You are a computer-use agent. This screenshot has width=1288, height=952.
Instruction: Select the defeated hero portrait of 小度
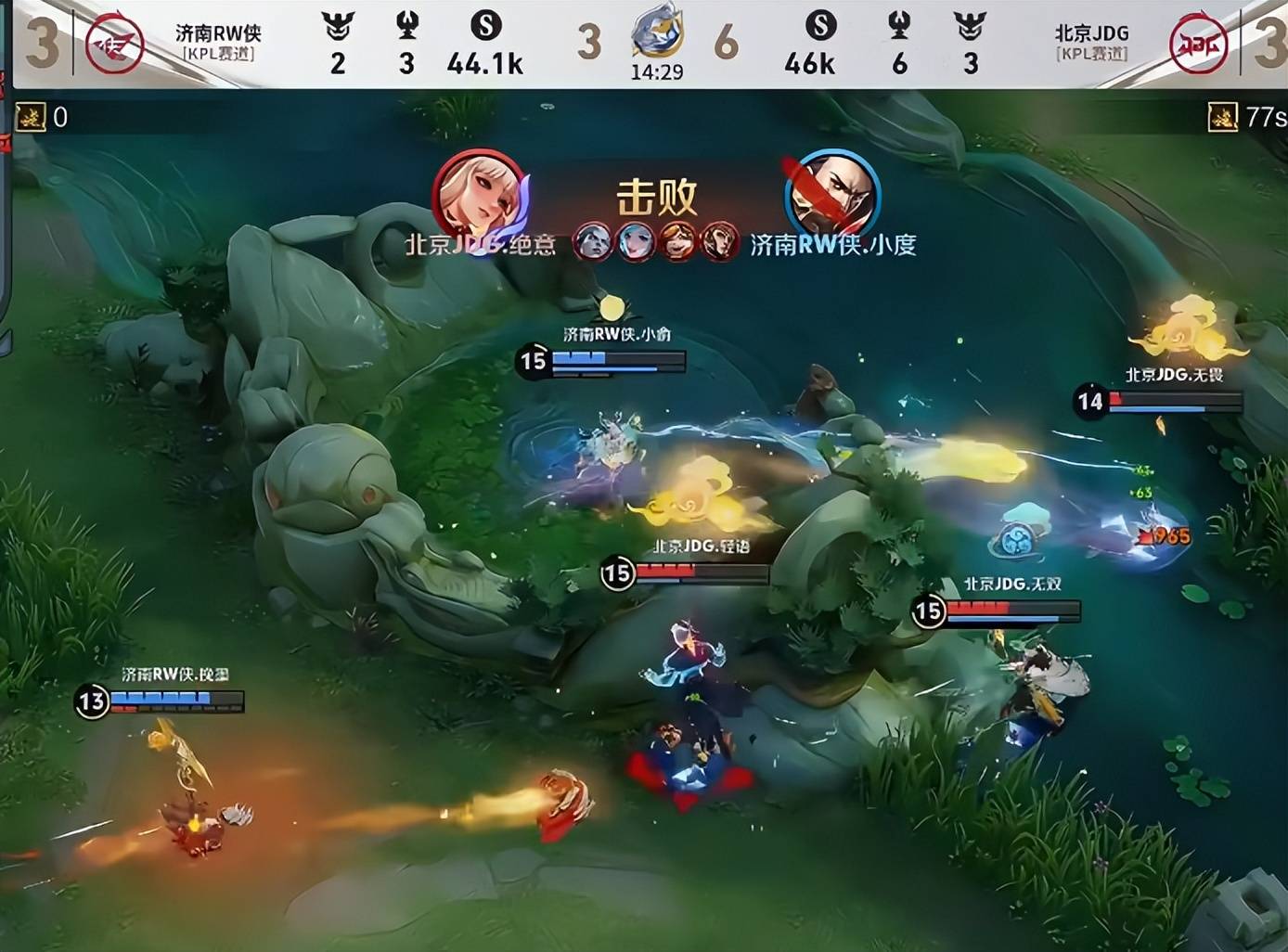[831, 197]
